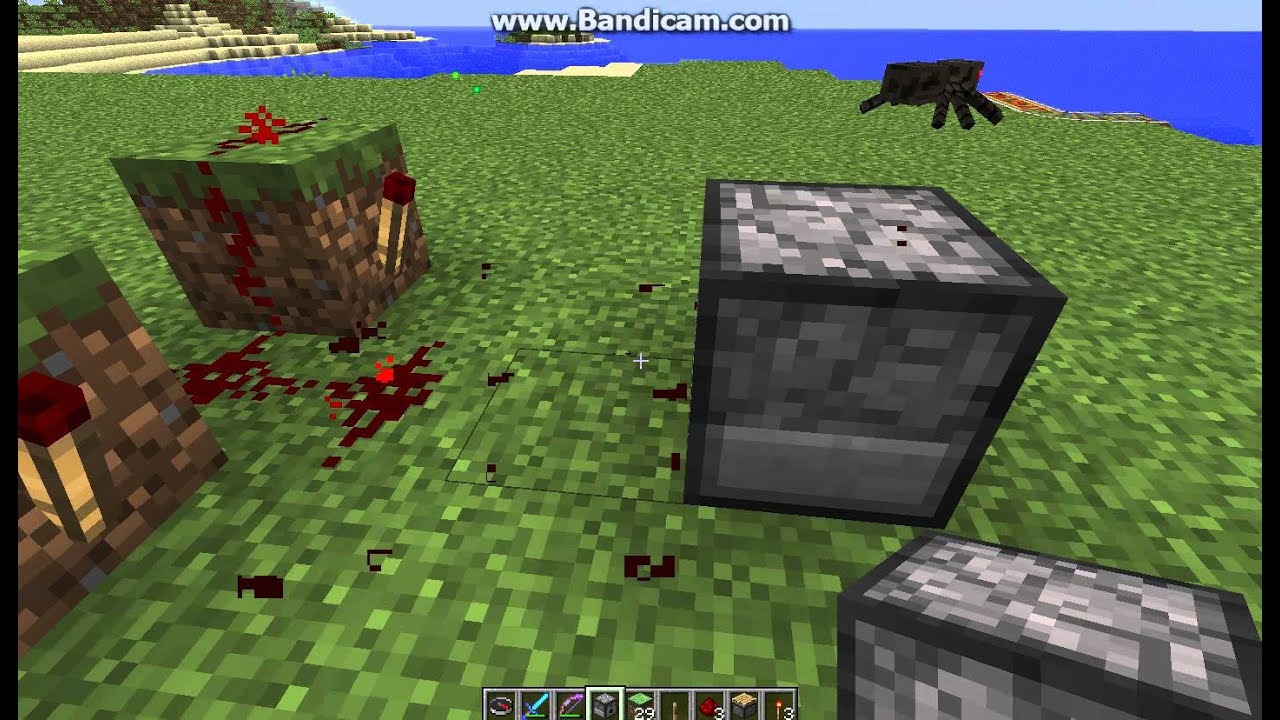The width and height of the screenshot is (1280, 720).
Task: Choose the dispenser block slot
Action: pyautogui.click(x=605, y=705)
